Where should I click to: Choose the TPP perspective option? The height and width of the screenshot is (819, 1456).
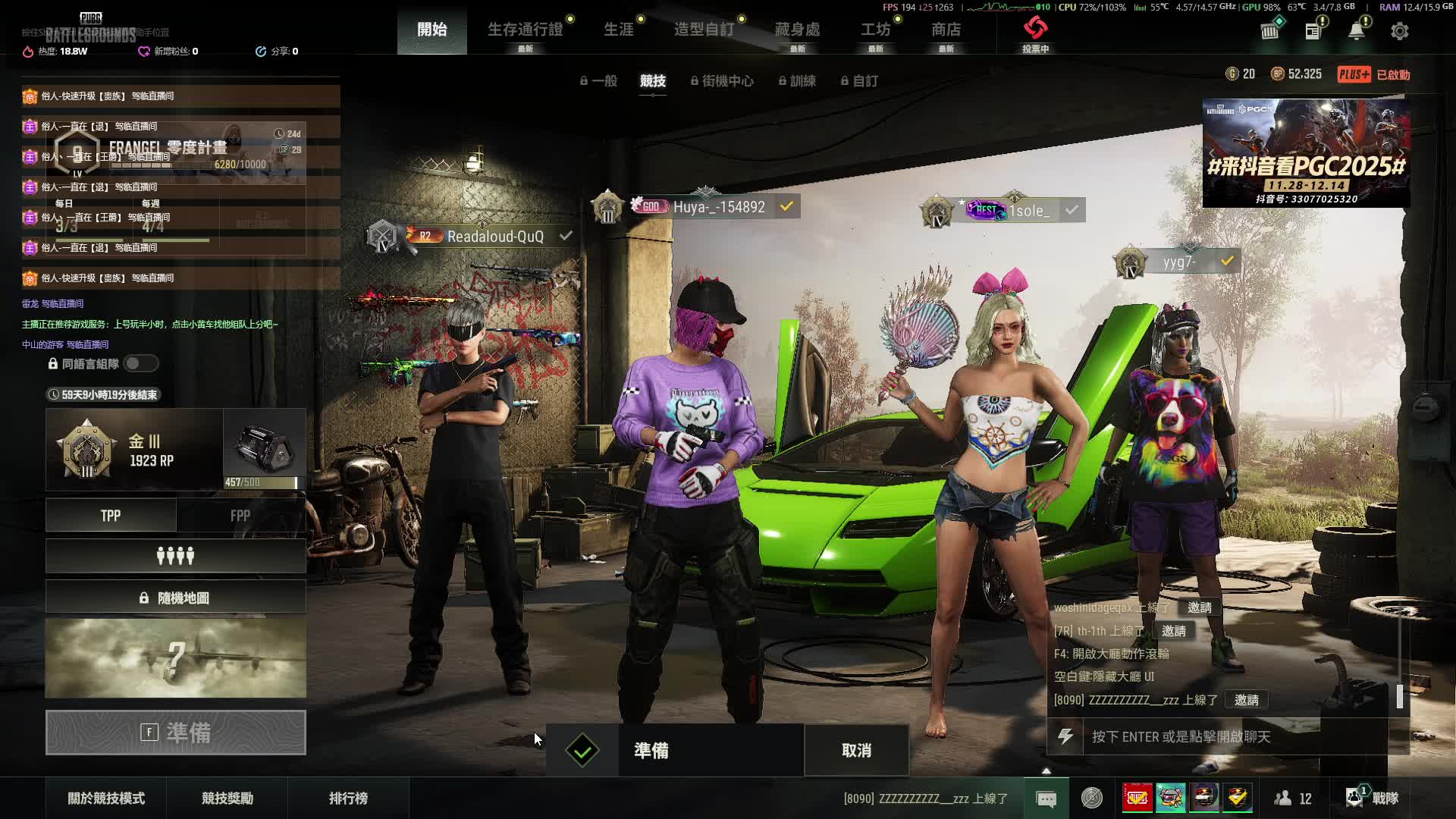[111, 516]
